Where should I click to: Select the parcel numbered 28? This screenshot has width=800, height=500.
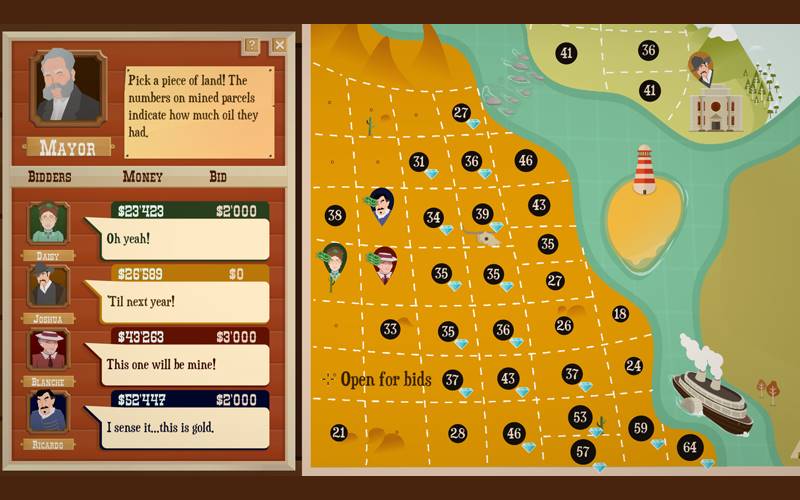pyautogui.click(x=457, y=433)
